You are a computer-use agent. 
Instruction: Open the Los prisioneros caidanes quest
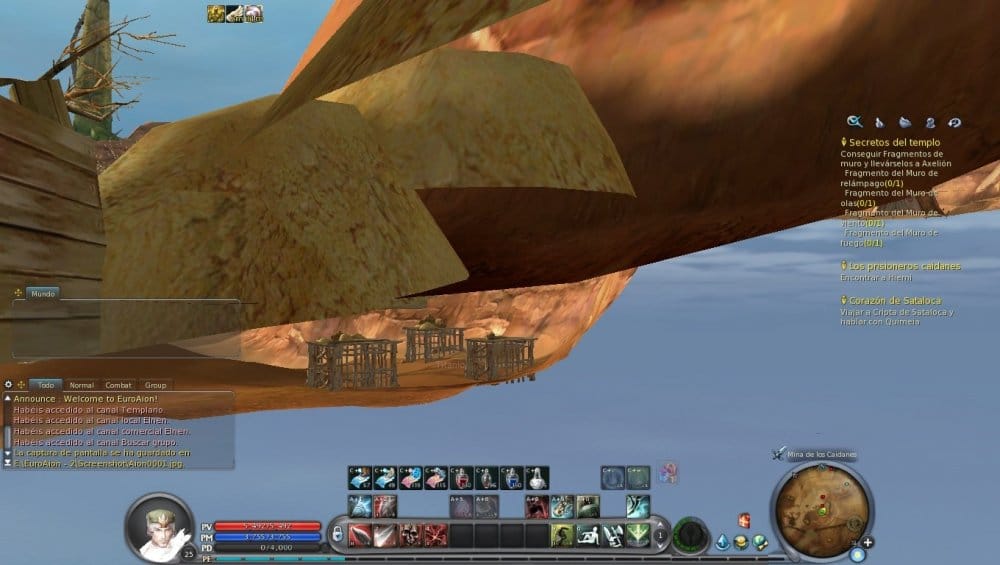pyautogui.click(x=904, y=266)
